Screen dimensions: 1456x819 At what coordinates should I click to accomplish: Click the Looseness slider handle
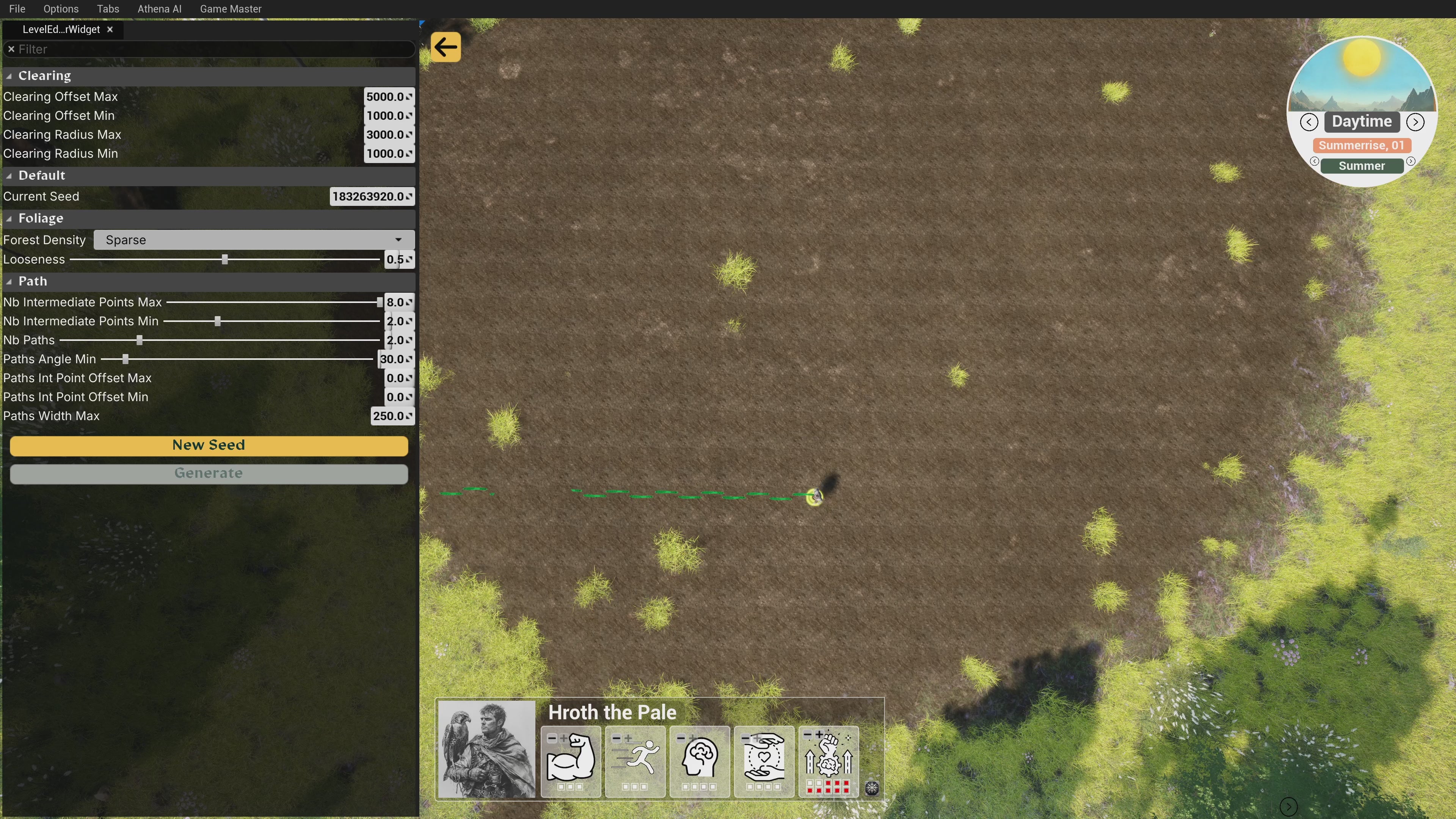pyautogui.click(x=225, y=259)
